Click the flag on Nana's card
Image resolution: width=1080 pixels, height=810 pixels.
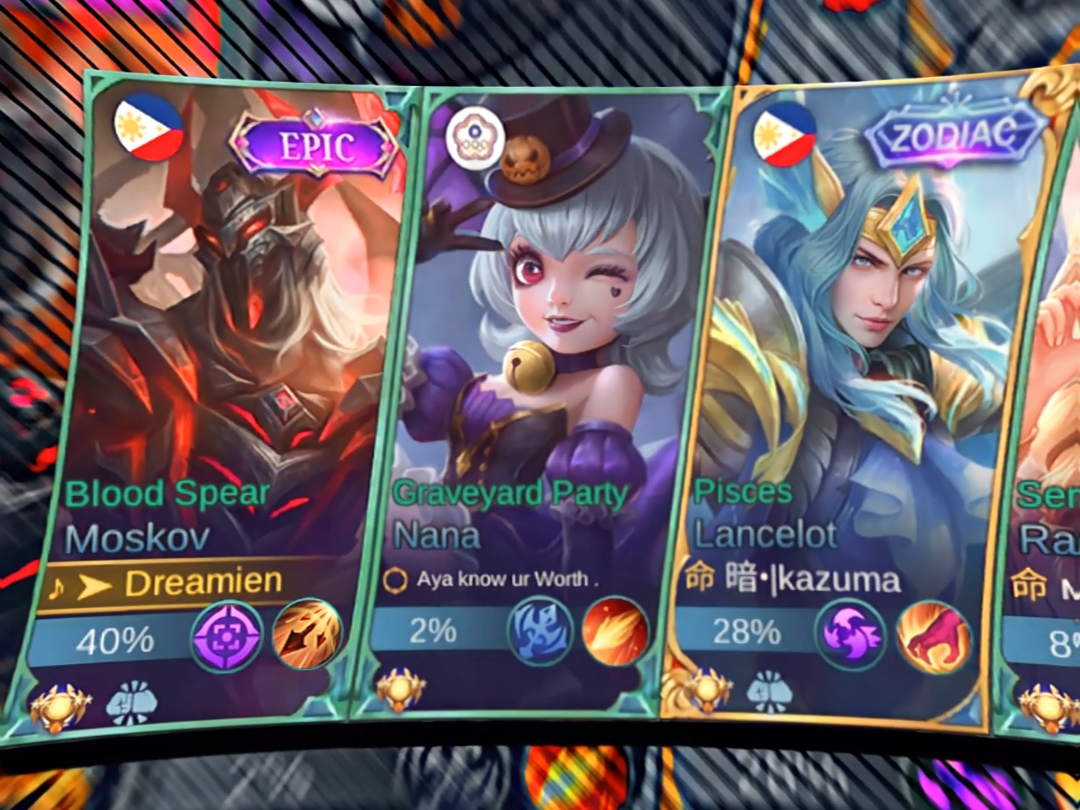474,136
